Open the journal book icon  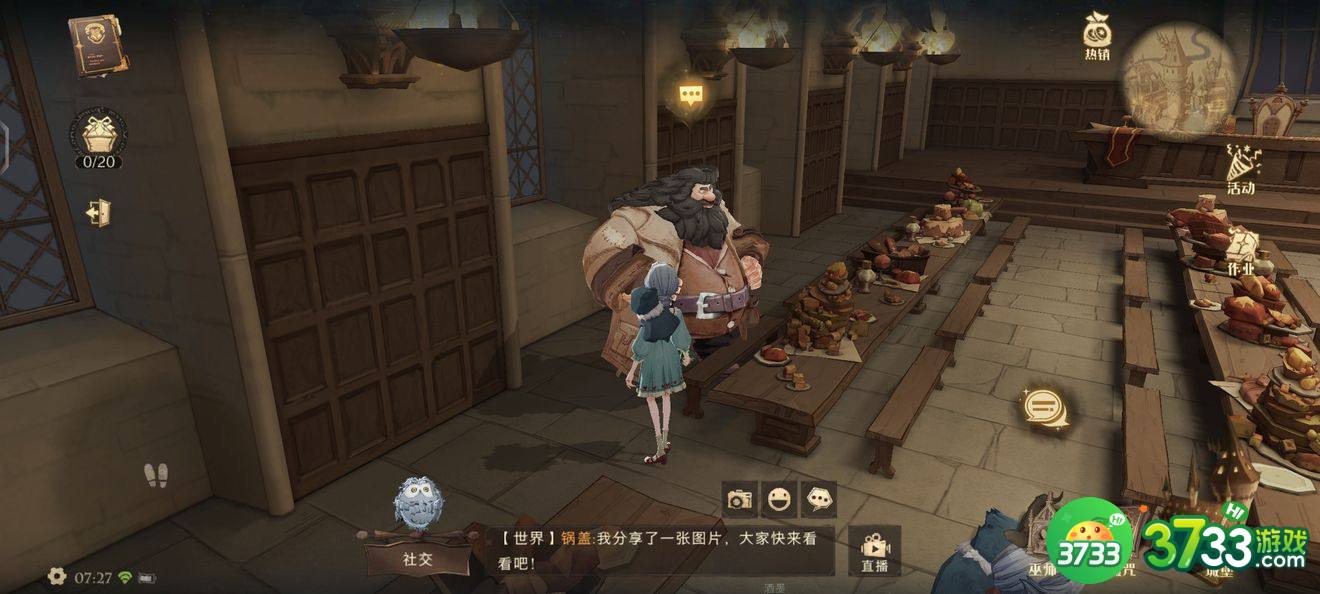[98, 46]
